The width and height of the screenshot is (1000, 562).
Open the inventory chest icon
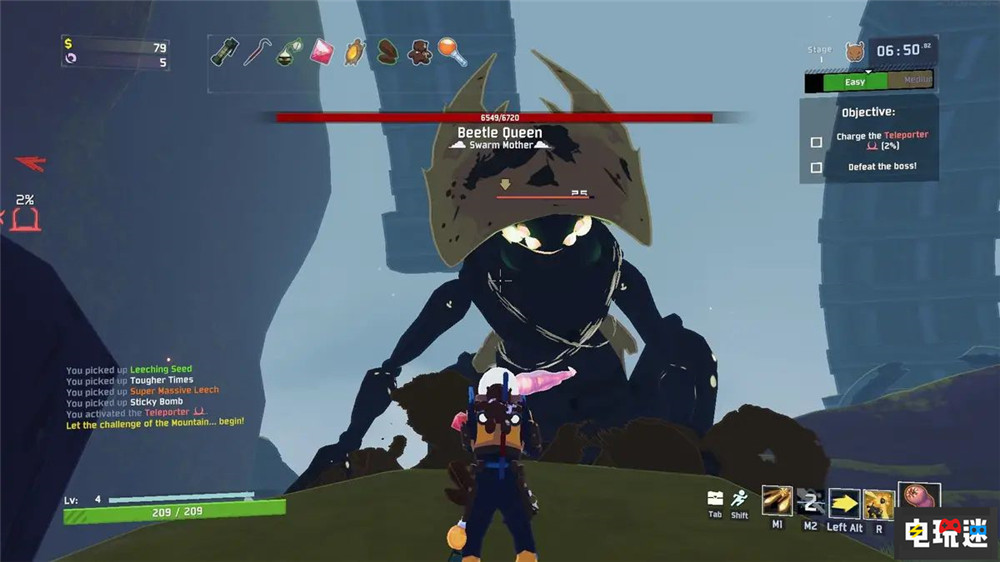point(715,498)
